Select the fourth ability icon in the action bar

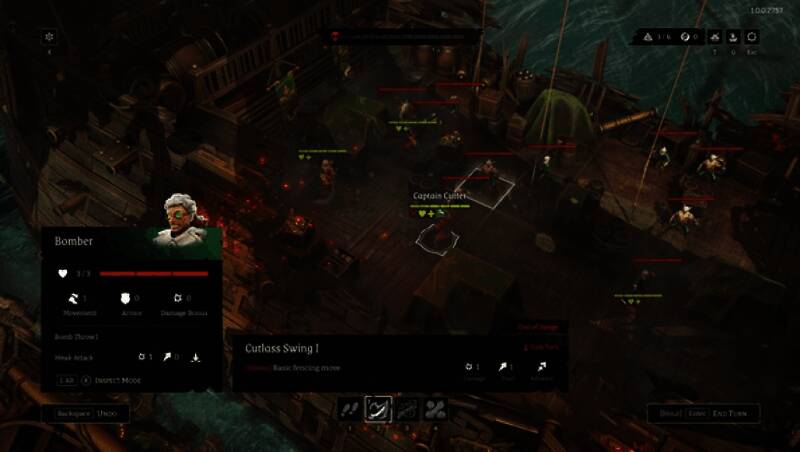pyautogui.click(x=435, y=408)
